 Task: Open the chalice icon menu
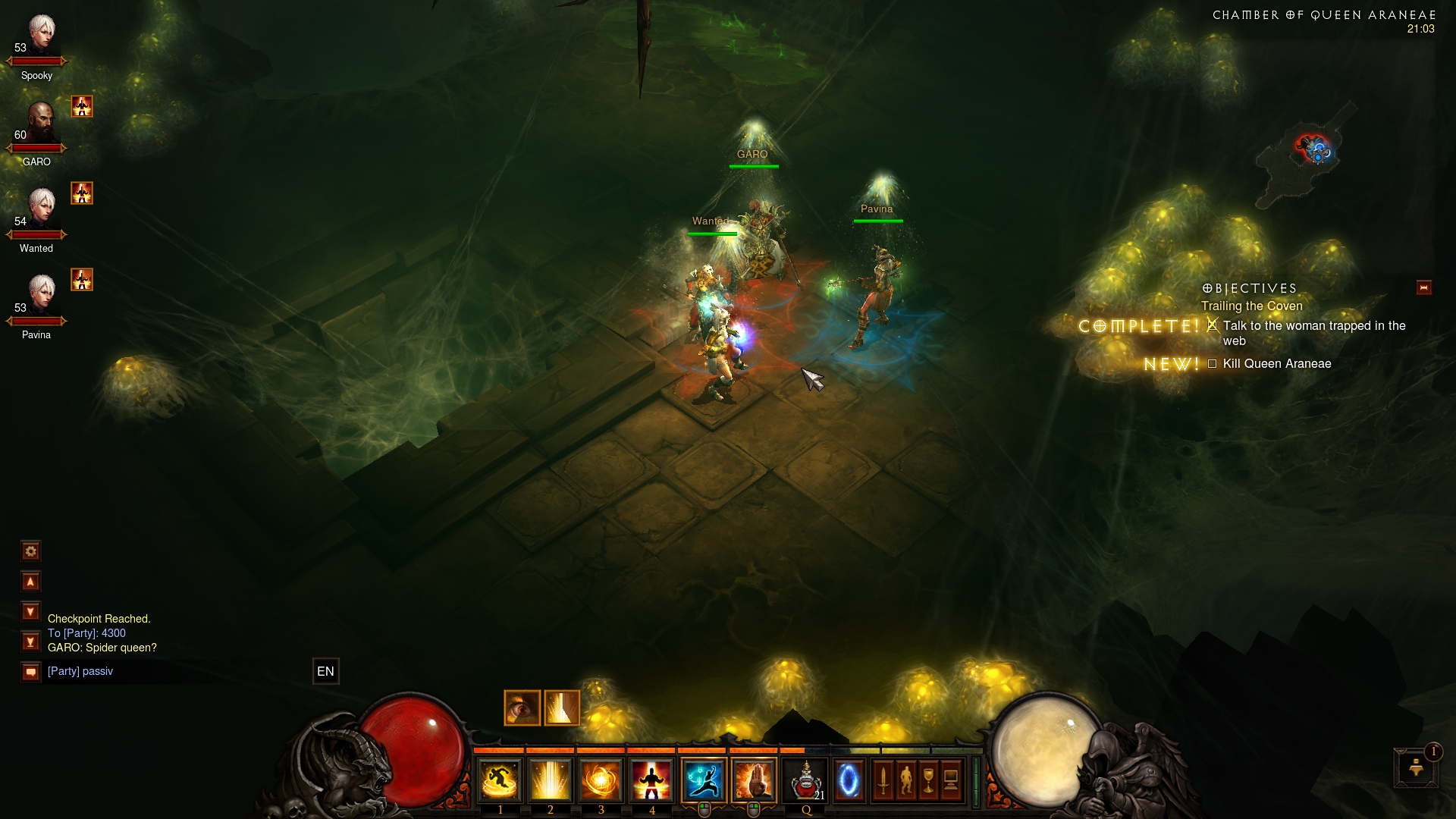929,780
